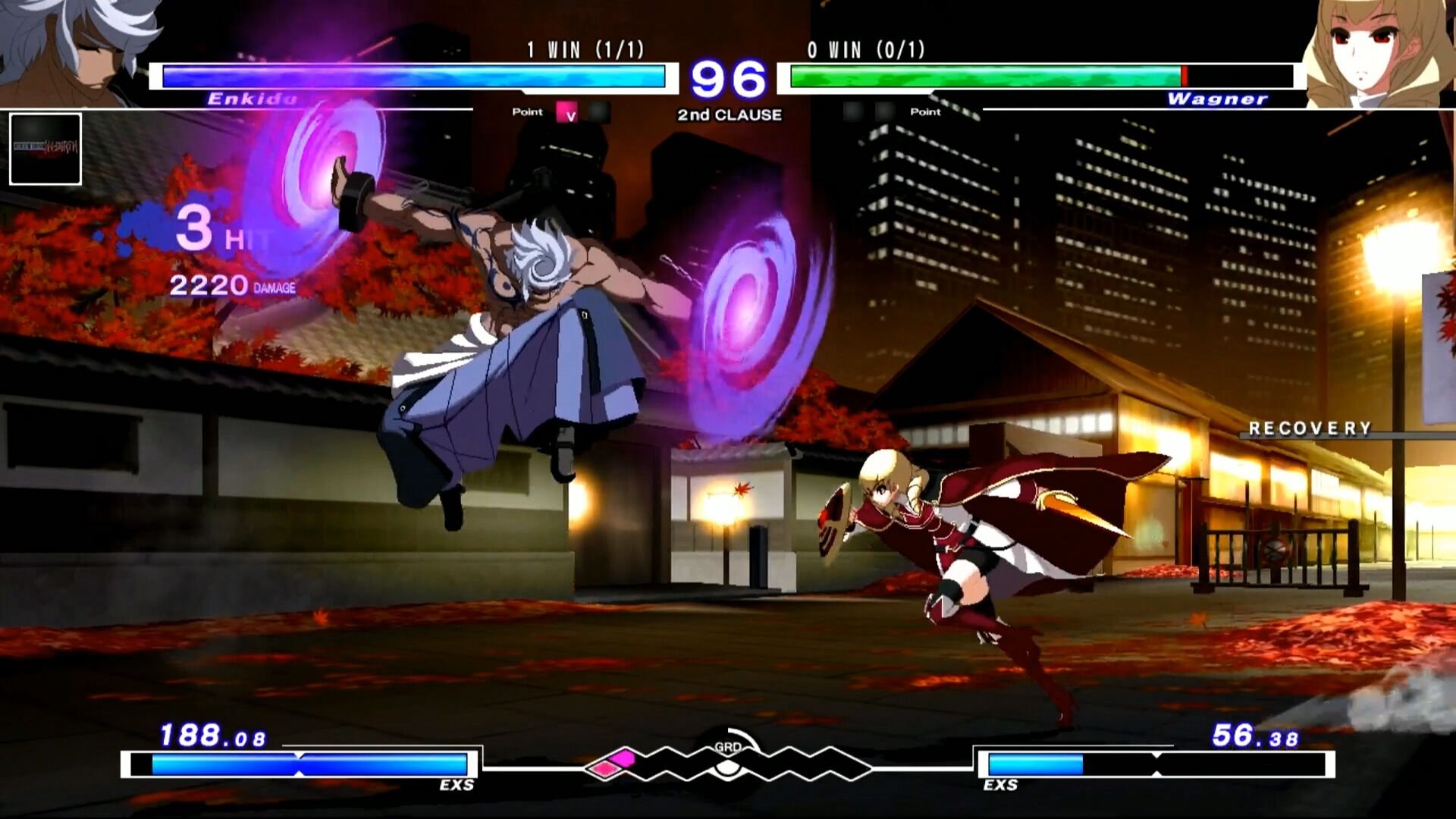Select the Under Night In-Birth logo thumbnail
This screenshot has height=819, width=1456.
[x=44, y=148]
